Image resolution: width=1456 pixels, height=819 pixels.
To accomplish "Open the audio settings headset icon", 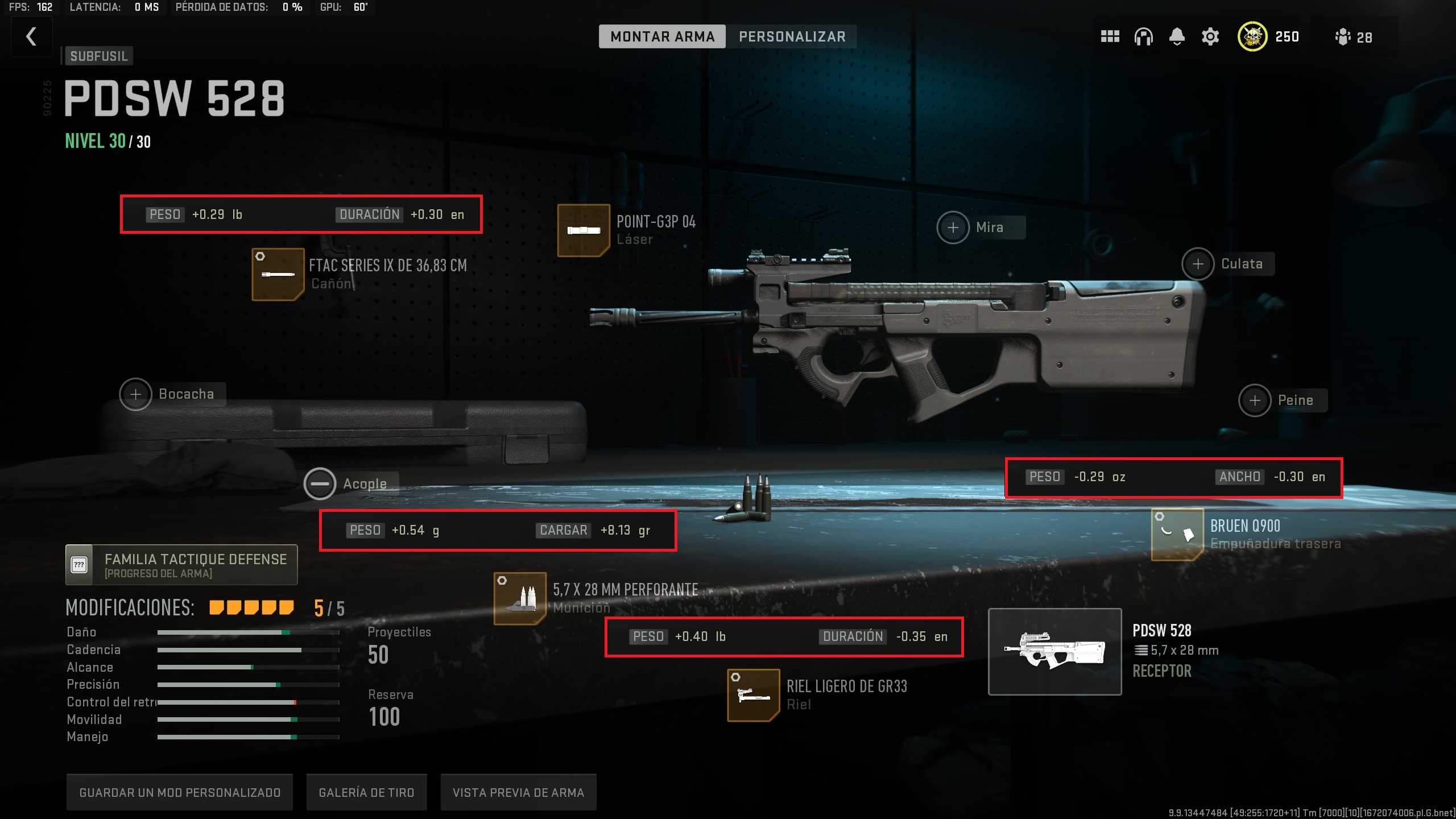I will click(x=1143, y=36).
